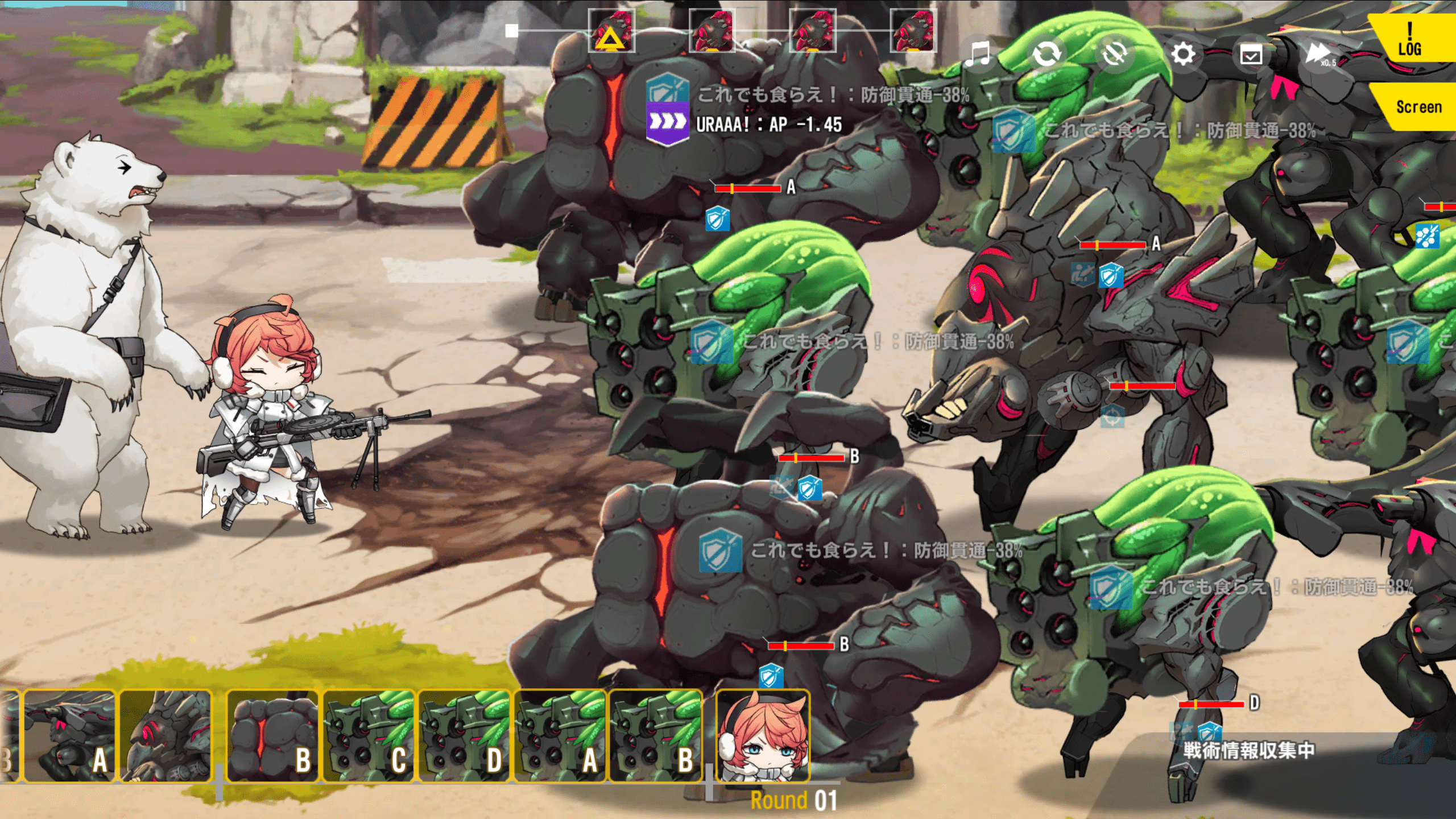Viewport: 1456px width, 819px height.
Task: Toggle the music note icon
Action: coord(978,55)
